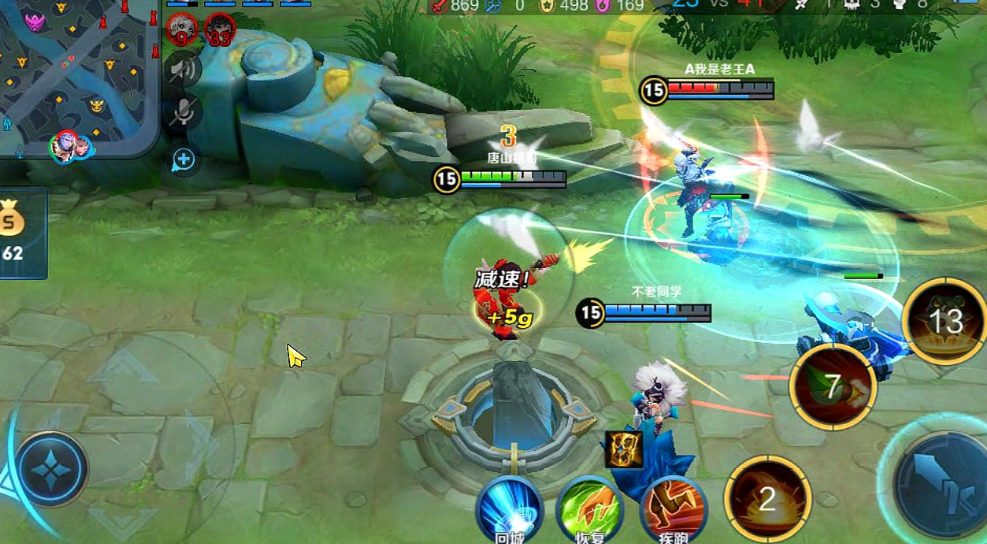Trigger the 疾跑 sprint spell
Viewport: 987px width, 544px height.
pos(672,509)
